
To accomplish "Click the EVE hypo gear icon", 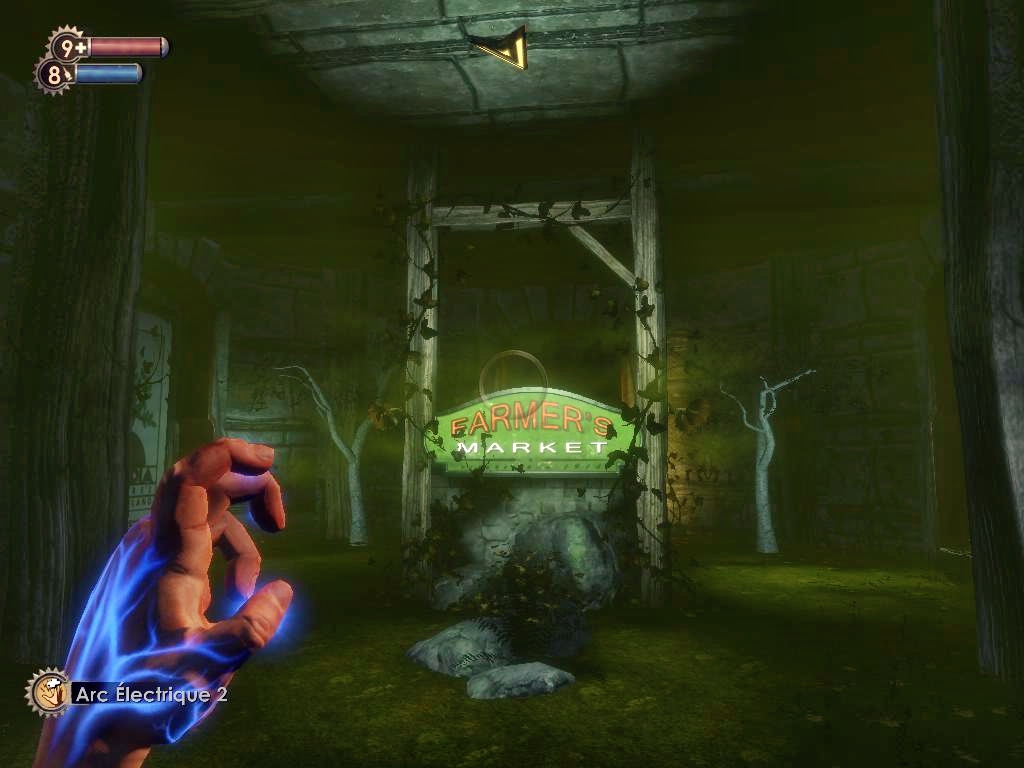I will point(54,74).
